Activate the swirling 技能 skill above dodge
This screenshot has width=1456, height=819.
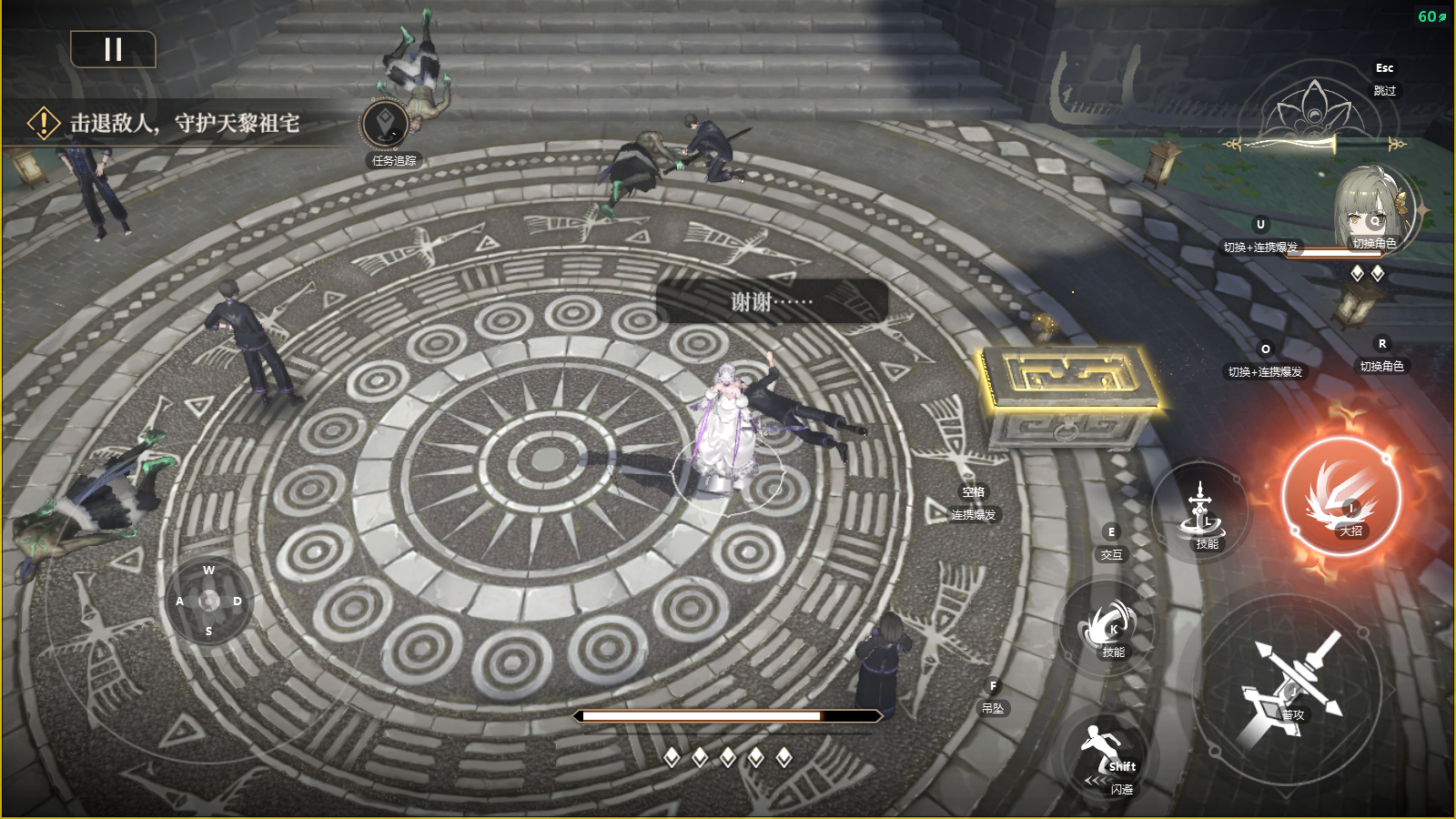[x=1109, y=626]
